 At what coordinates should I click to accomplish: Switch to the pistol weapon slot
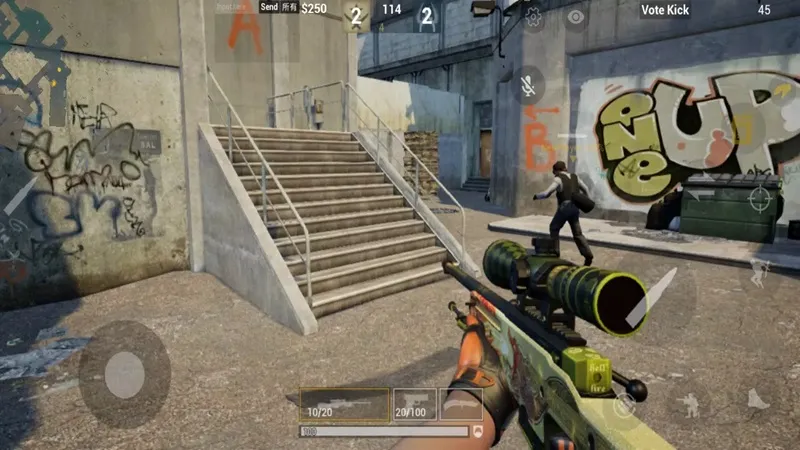point(414,404)
